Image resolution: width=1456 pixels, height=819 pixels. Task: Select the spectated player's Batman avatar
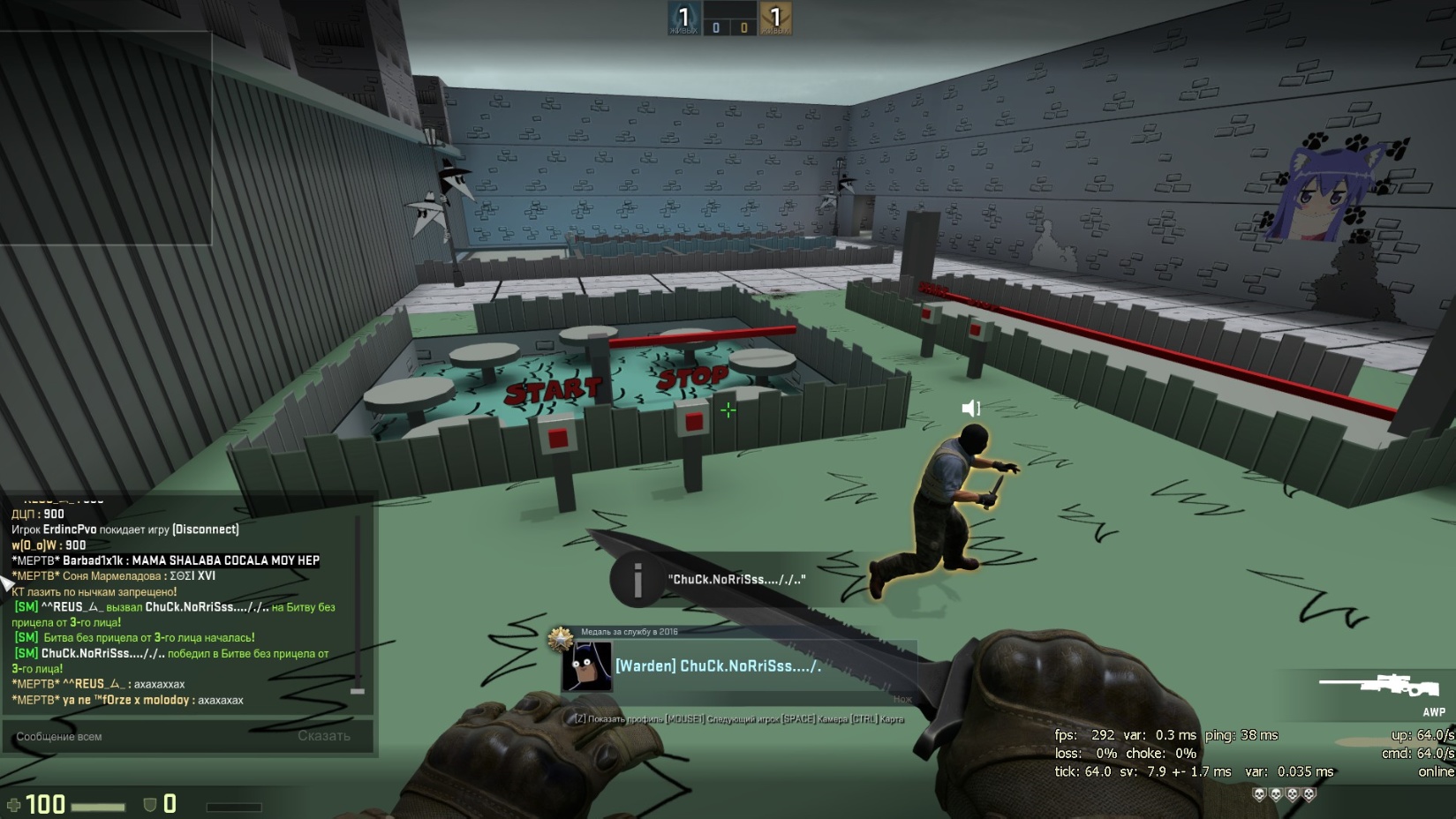coord(587,666)
